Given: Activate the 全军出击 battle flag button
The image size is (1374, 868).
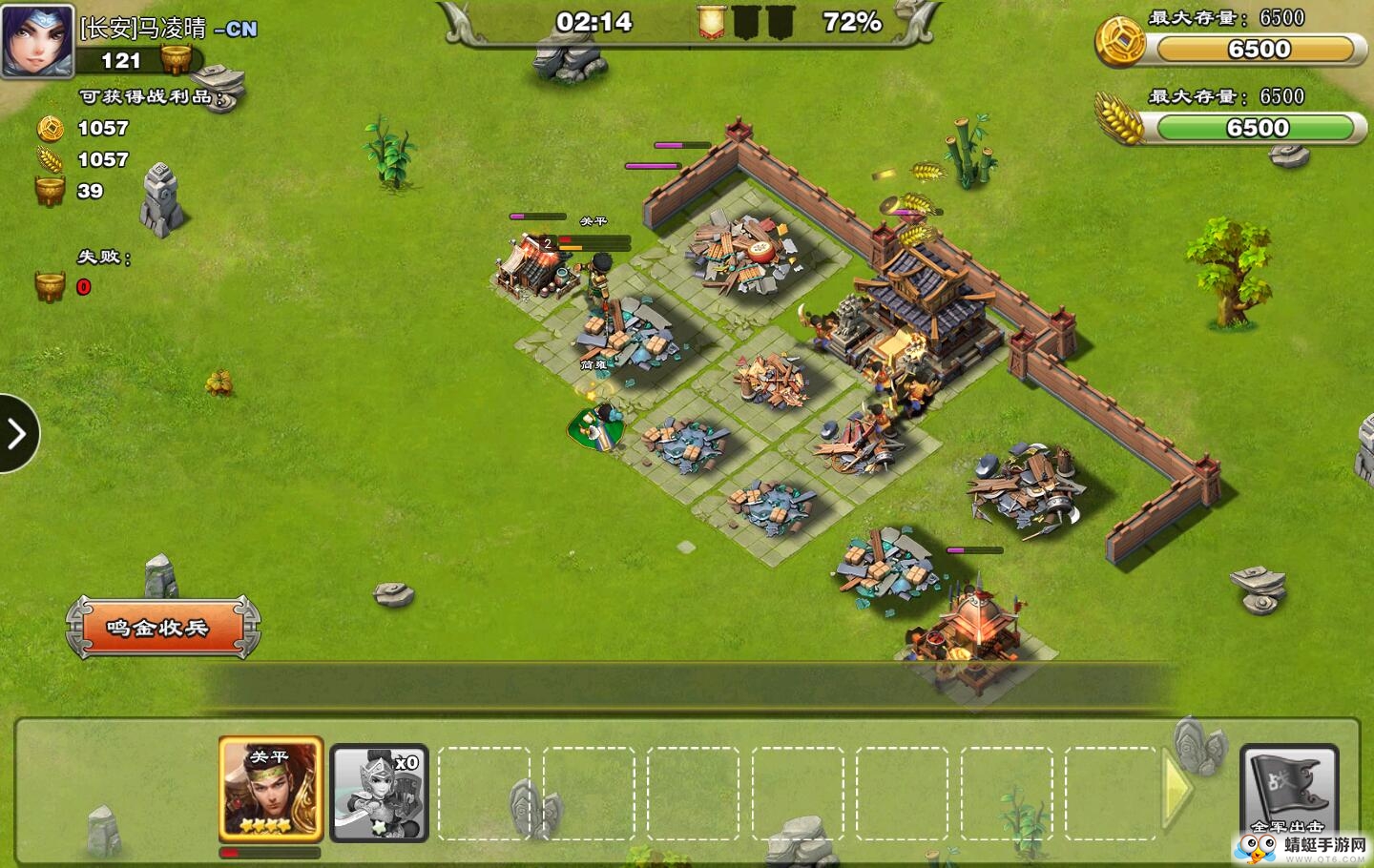Looking at the screenshot, I should coord(1288,790).
